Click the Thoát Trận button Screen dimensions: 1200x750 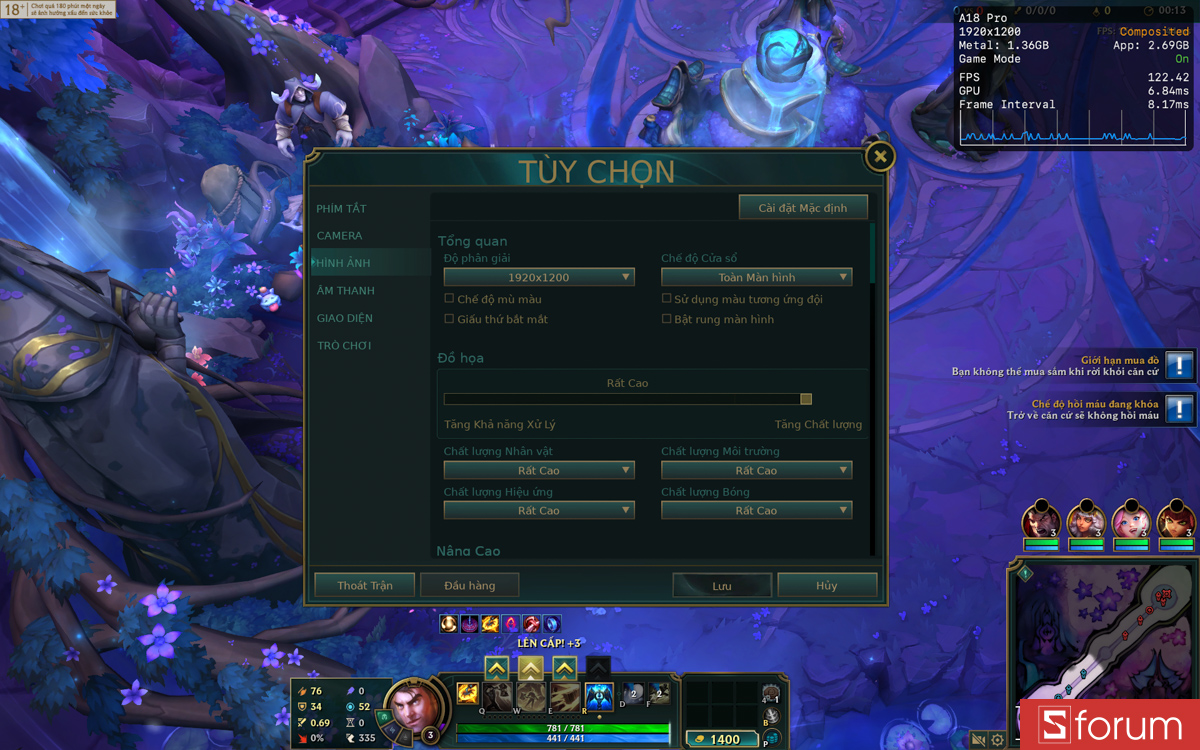pyautogui.click(x=365, y=586)
